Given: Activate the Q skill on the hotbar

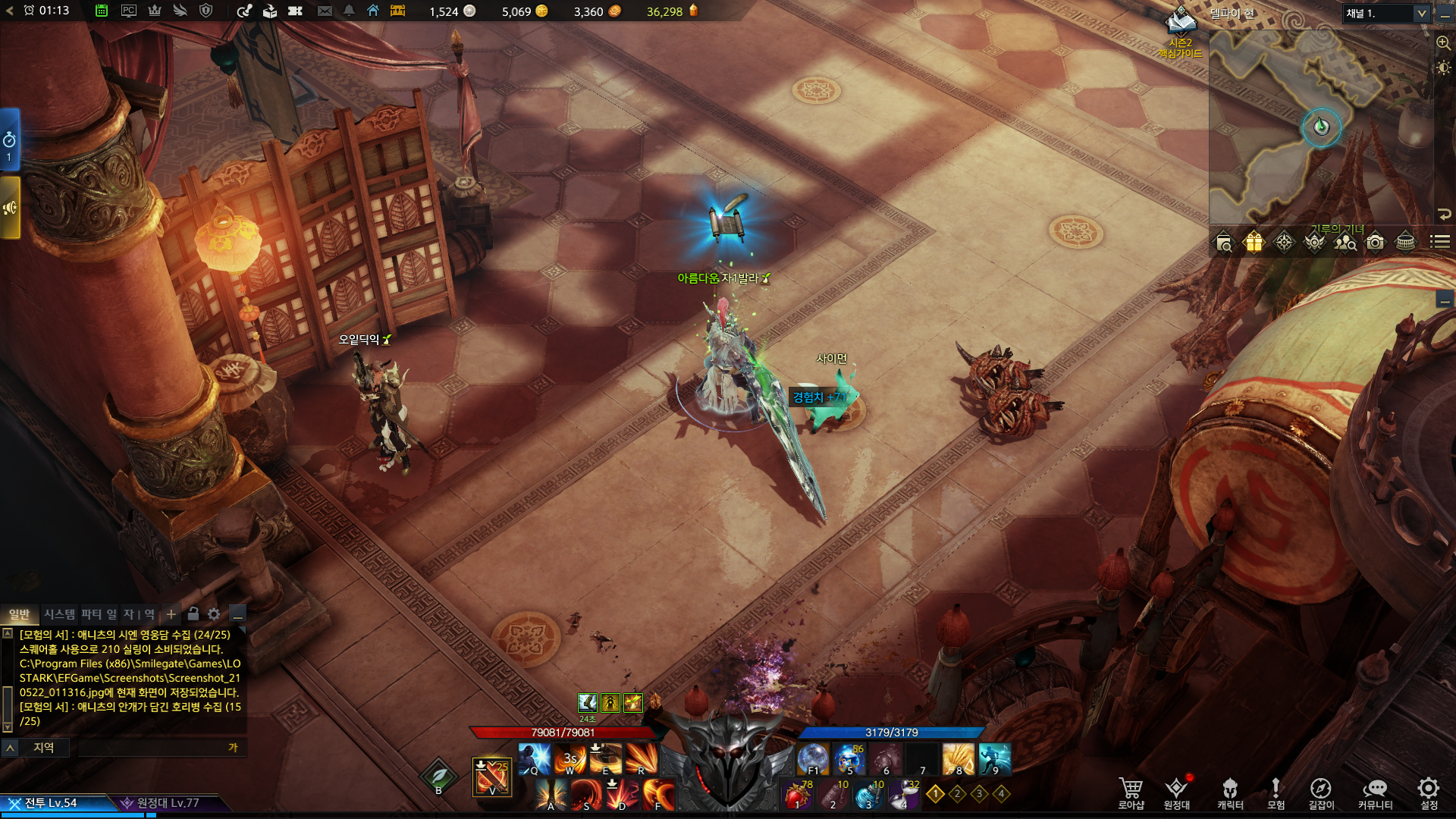Looking at the screenshot, I should (x=535, y=758).
